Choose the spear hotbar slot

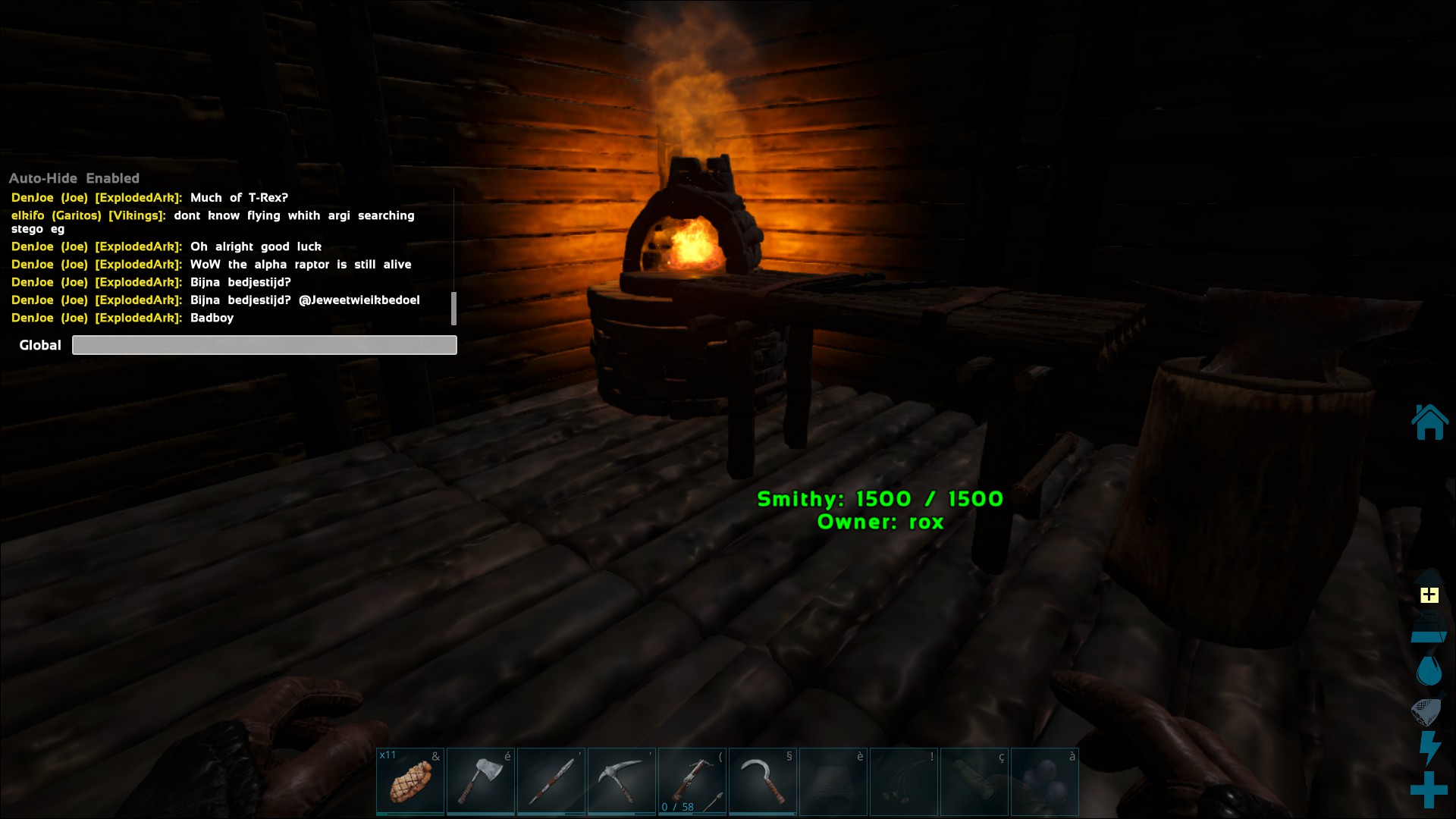point(551,782)
